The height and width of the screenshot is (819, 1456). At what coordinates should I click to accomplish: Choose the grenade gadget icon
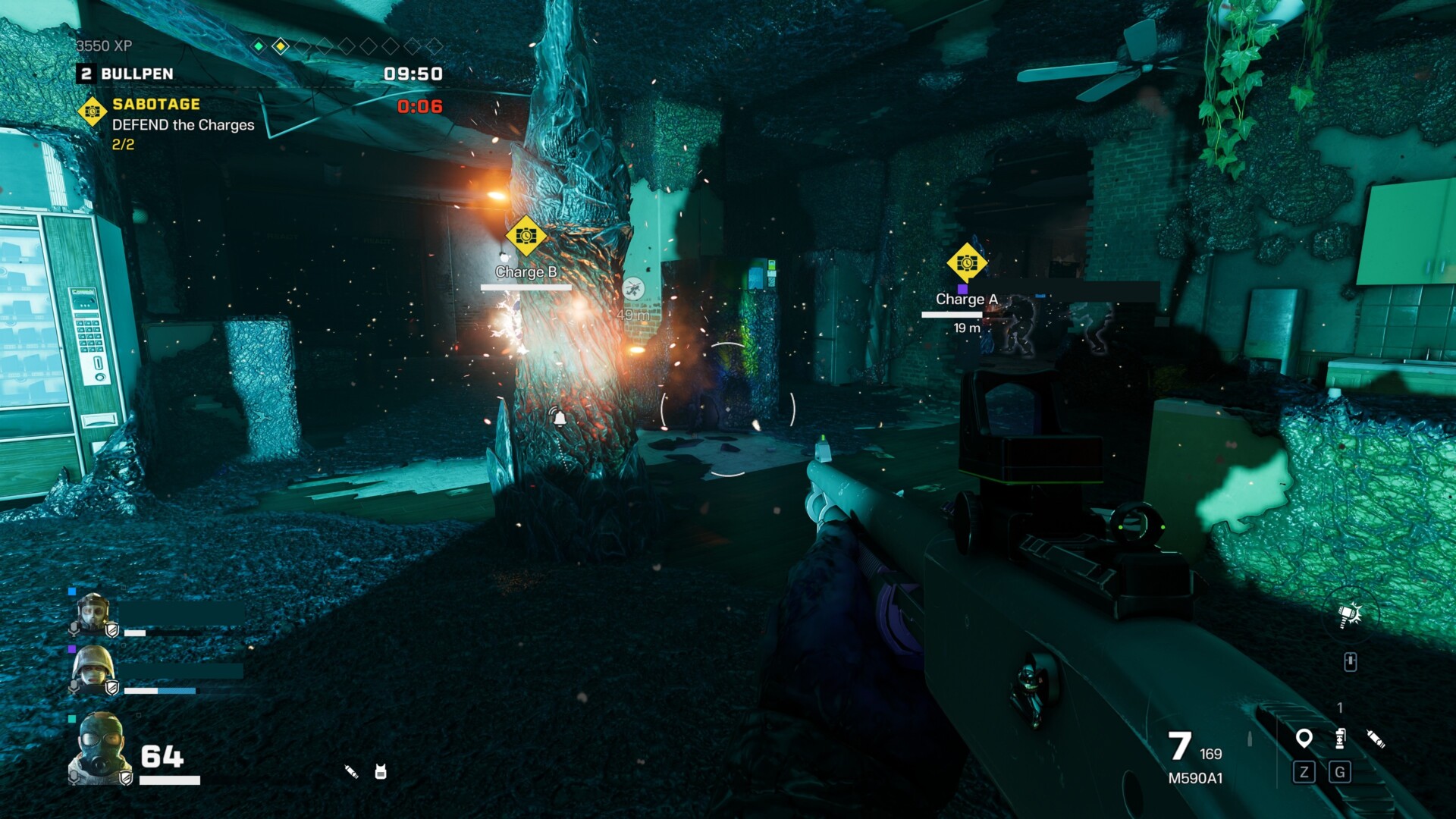1340,738
